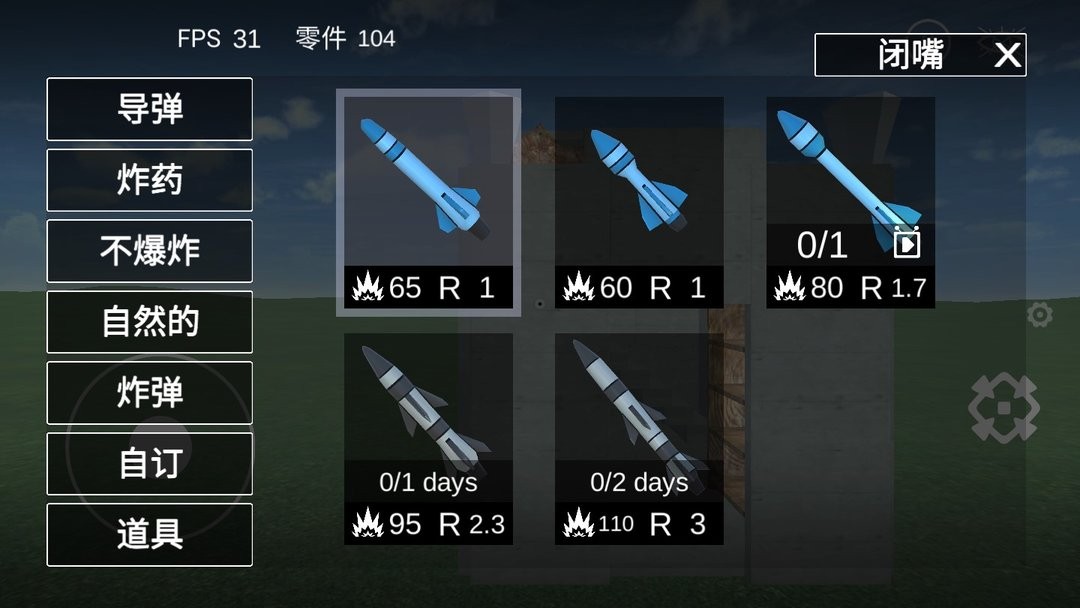Show the 自然的 category
This screenshot has height=608, width=1080.
(x=150, y=322)
